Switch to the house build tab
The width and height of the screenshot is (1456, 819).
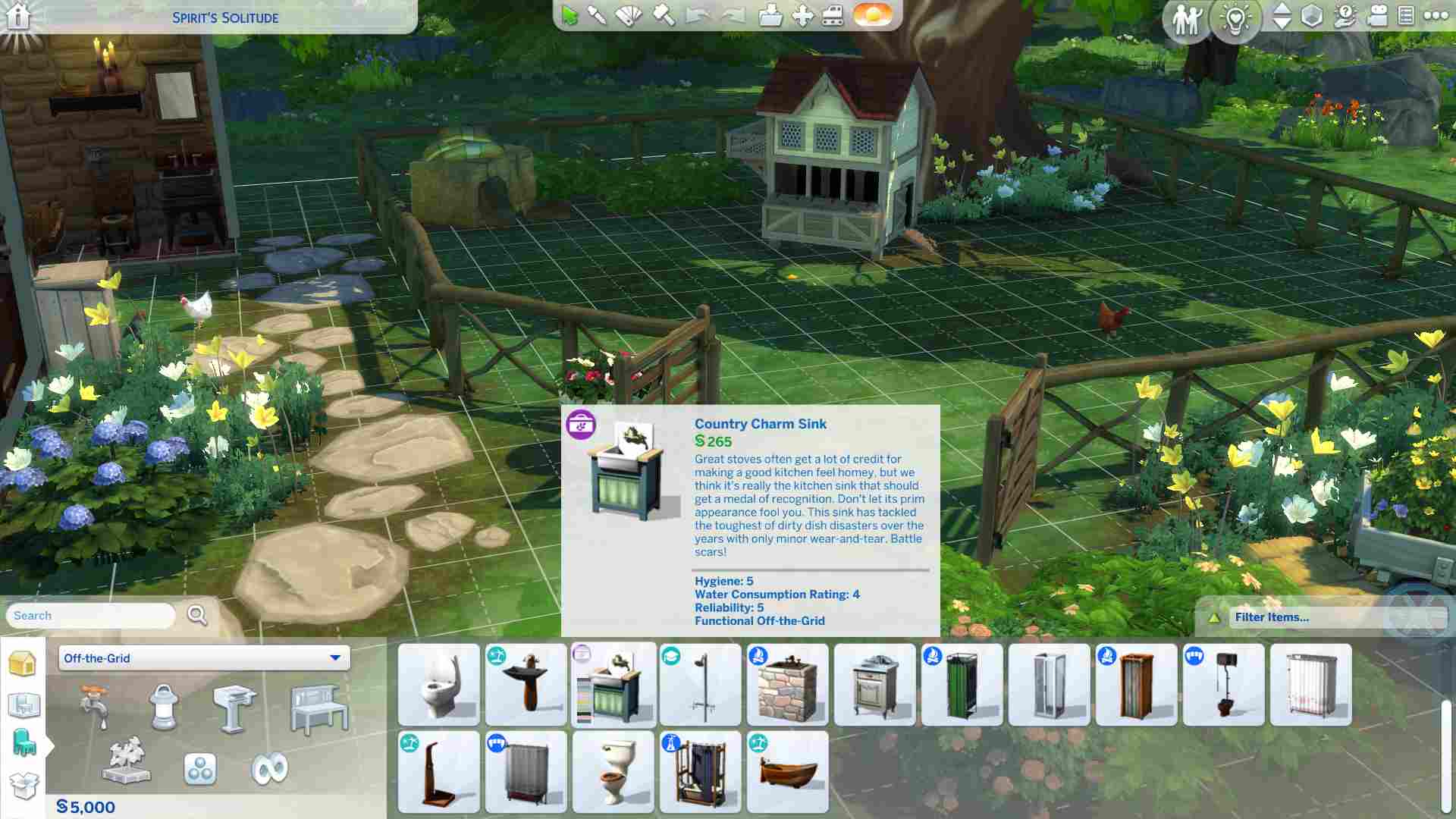(23, 664)
